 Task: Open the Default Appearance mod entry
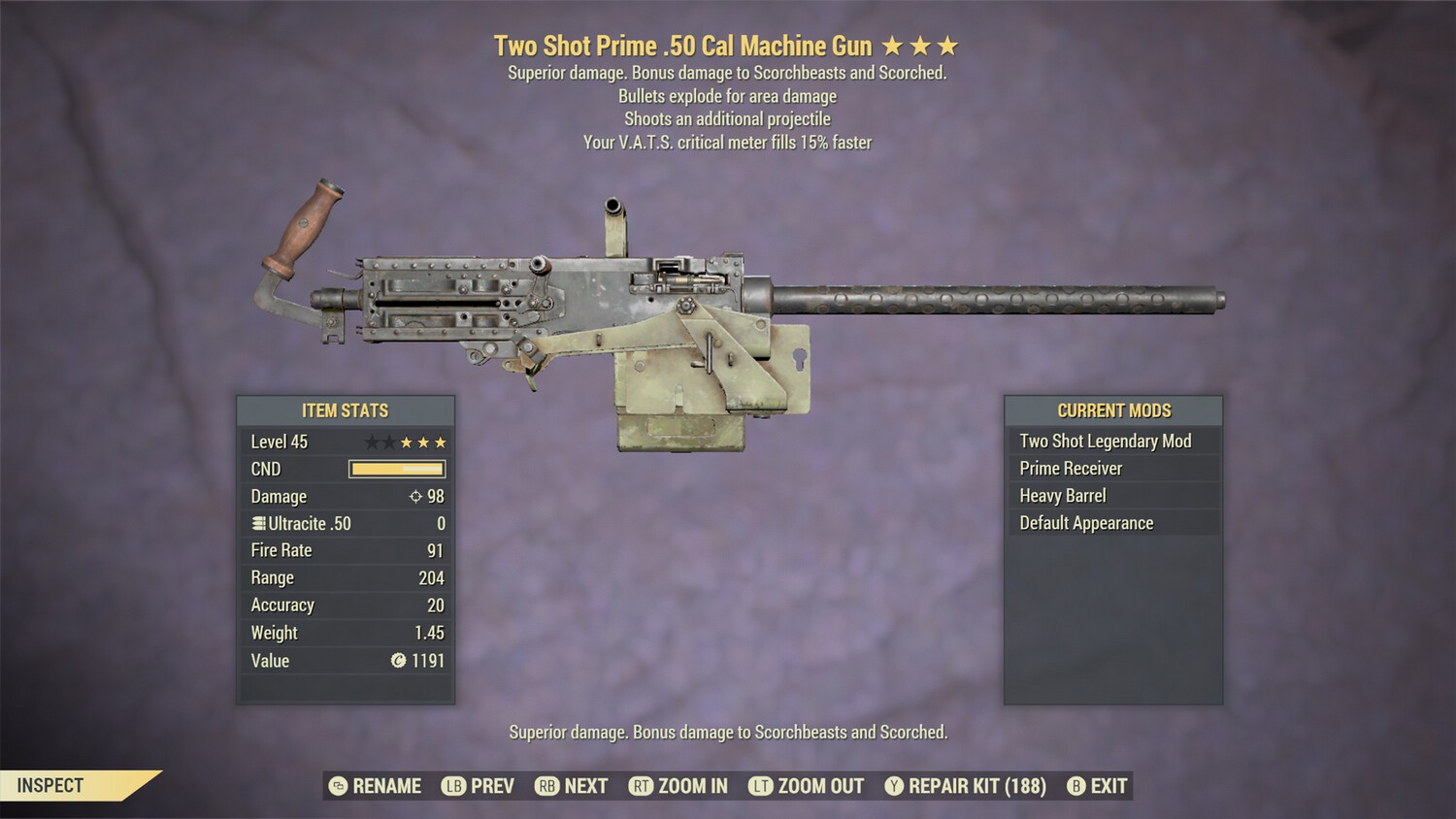tap(1085, 523)
